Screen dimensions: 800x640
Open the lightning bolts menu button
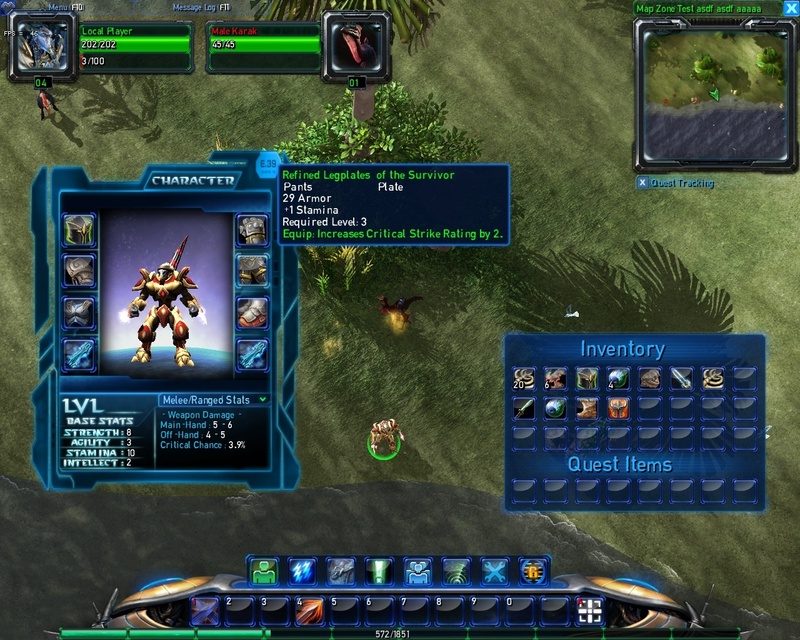(x=302, y=571)
